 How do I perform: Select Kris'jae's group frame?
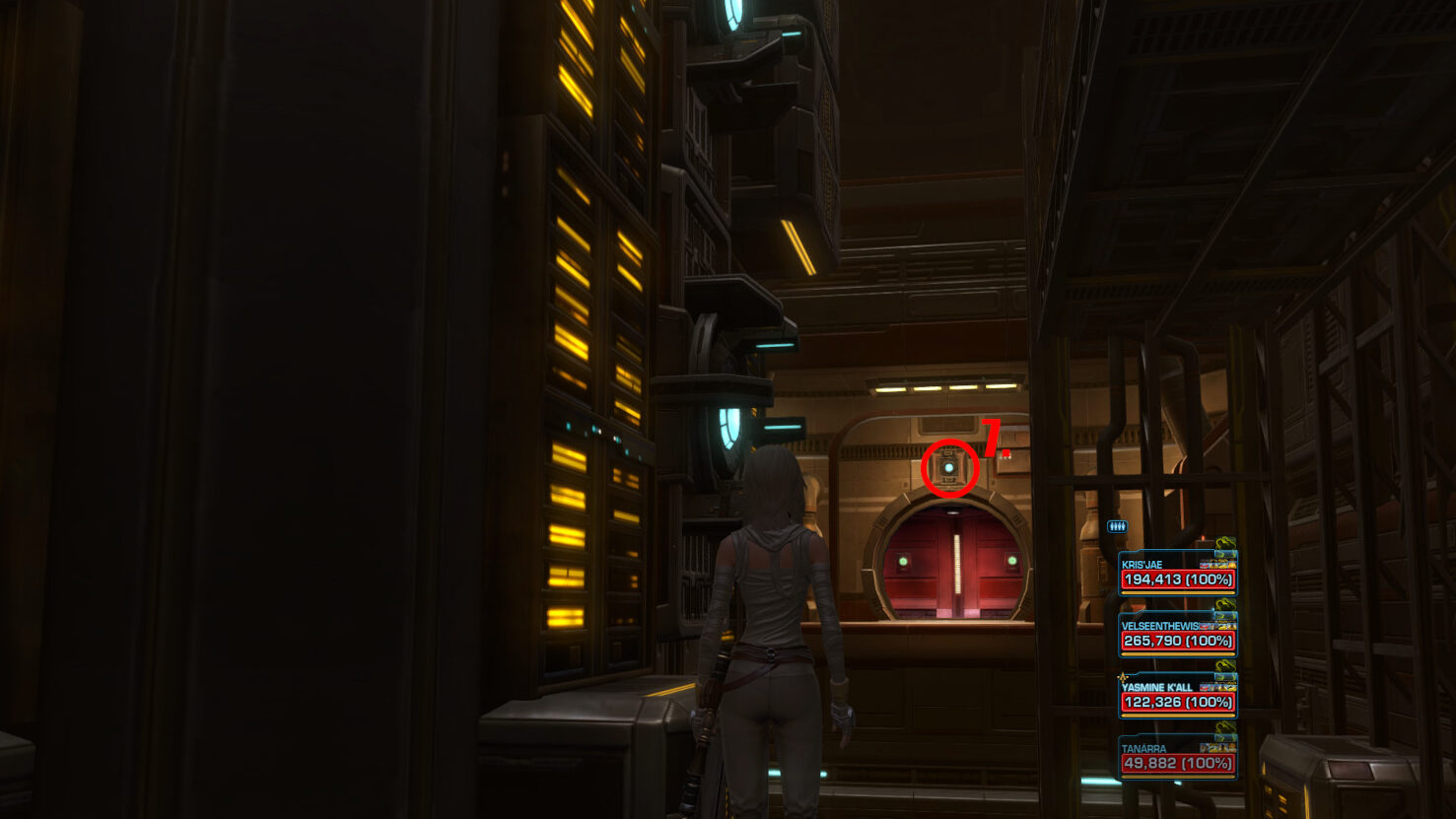[x=1177, y=575]
